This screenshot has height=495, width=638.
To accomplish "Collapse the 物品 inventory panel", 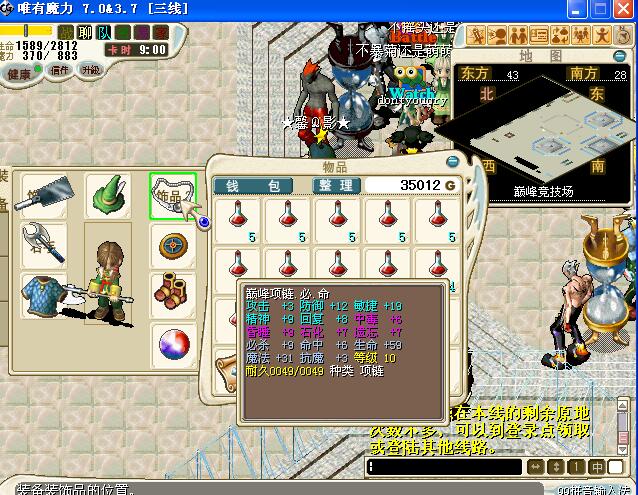I will [x=452, y=161].
